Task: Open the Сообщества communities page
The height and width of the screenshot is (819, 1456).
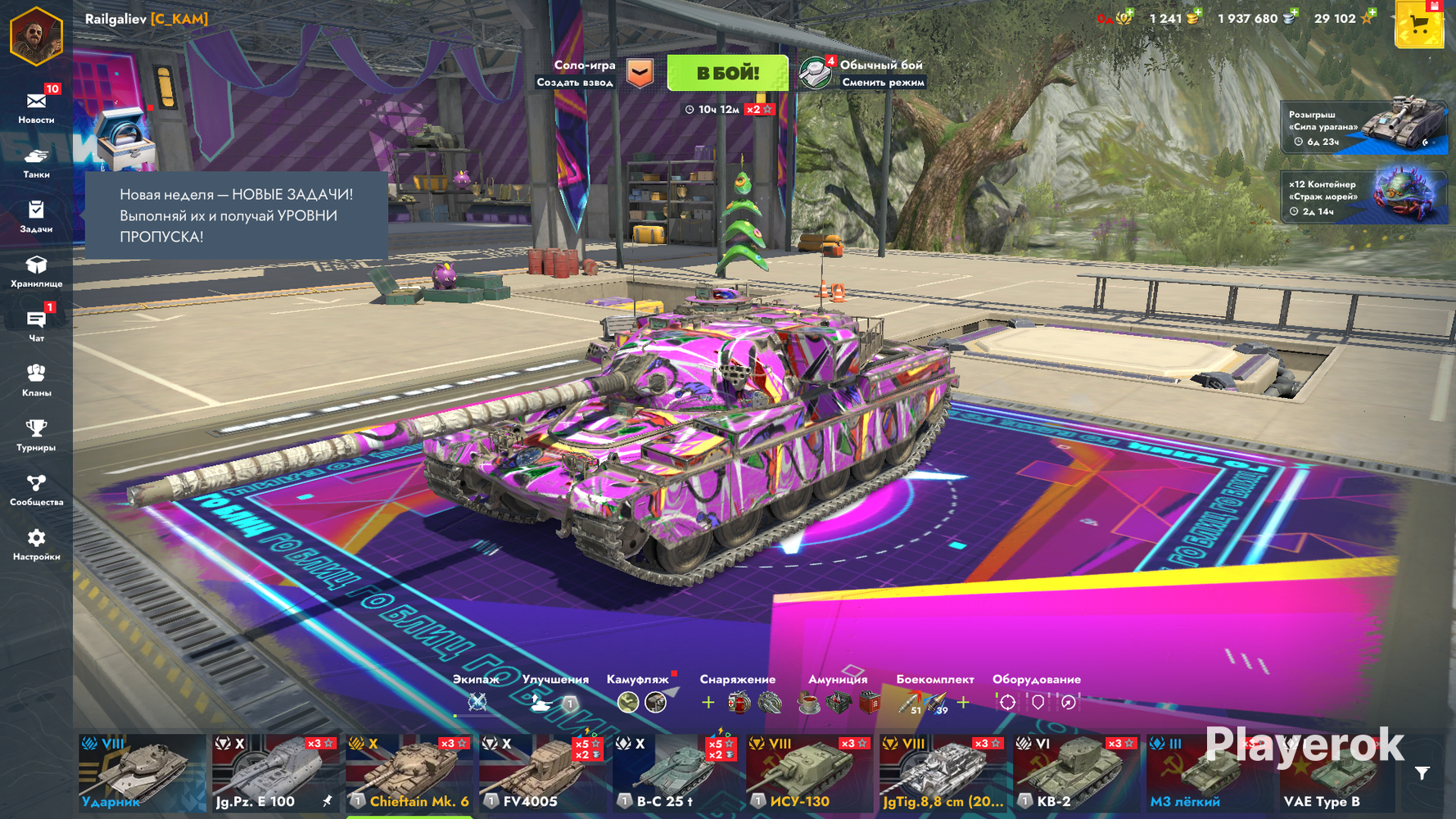Action: tap(36, 490)
